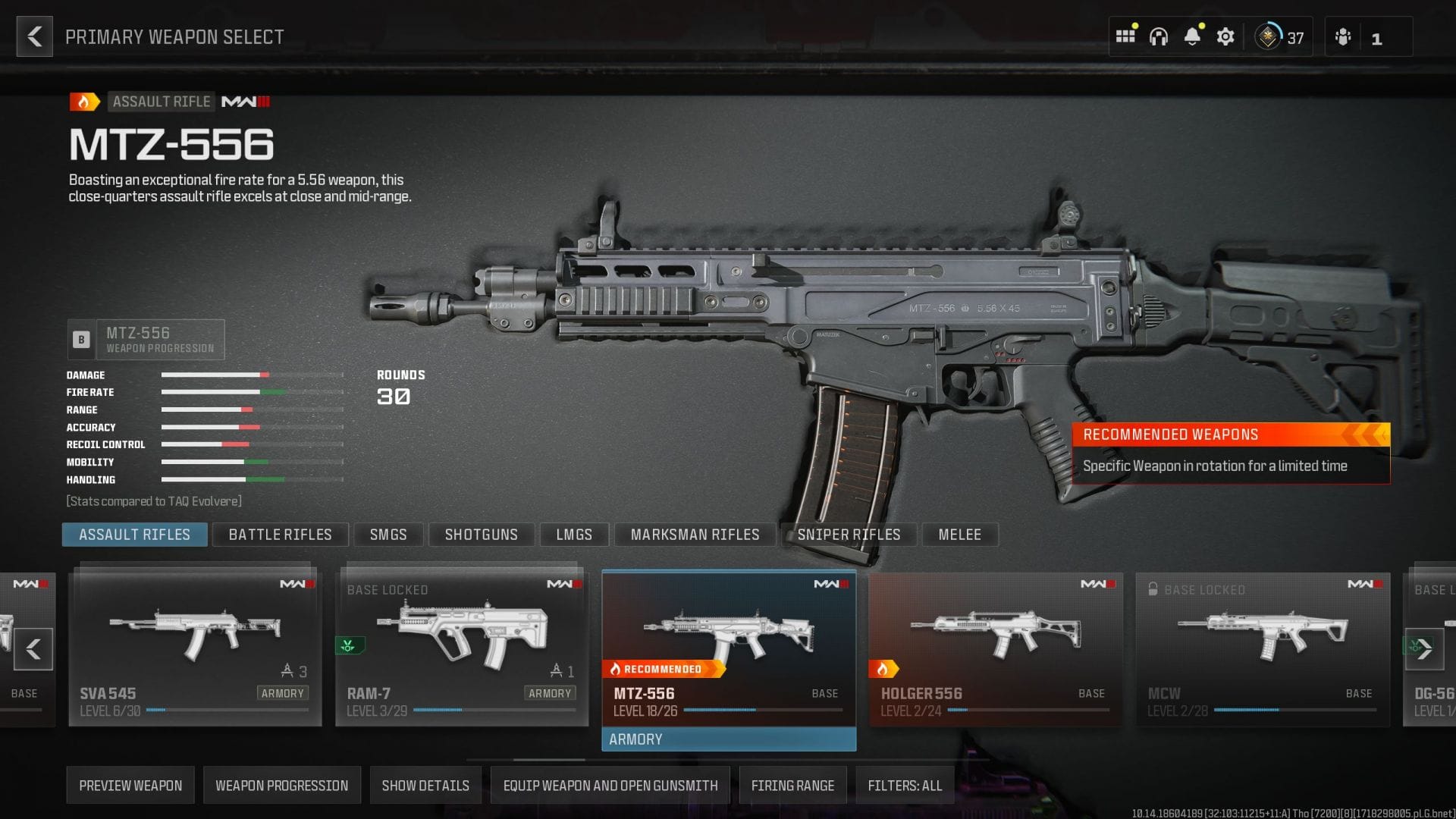
Task: Click the back arrow to leave weapon select
Action: [33, 36]
